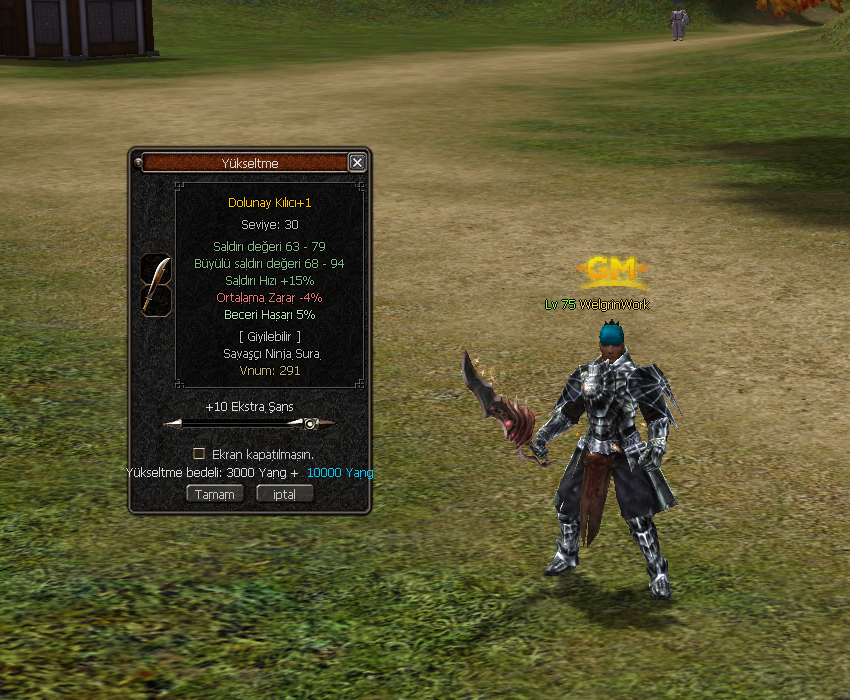
Task: Confirm the upgrade with Tamam
Action: [215, 494]
